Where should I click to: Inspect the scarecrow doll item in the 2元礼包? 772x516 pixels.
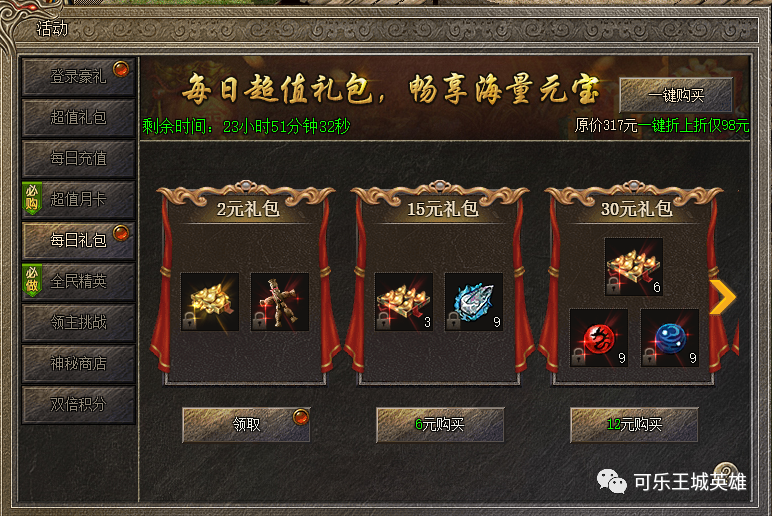[280, 302]
